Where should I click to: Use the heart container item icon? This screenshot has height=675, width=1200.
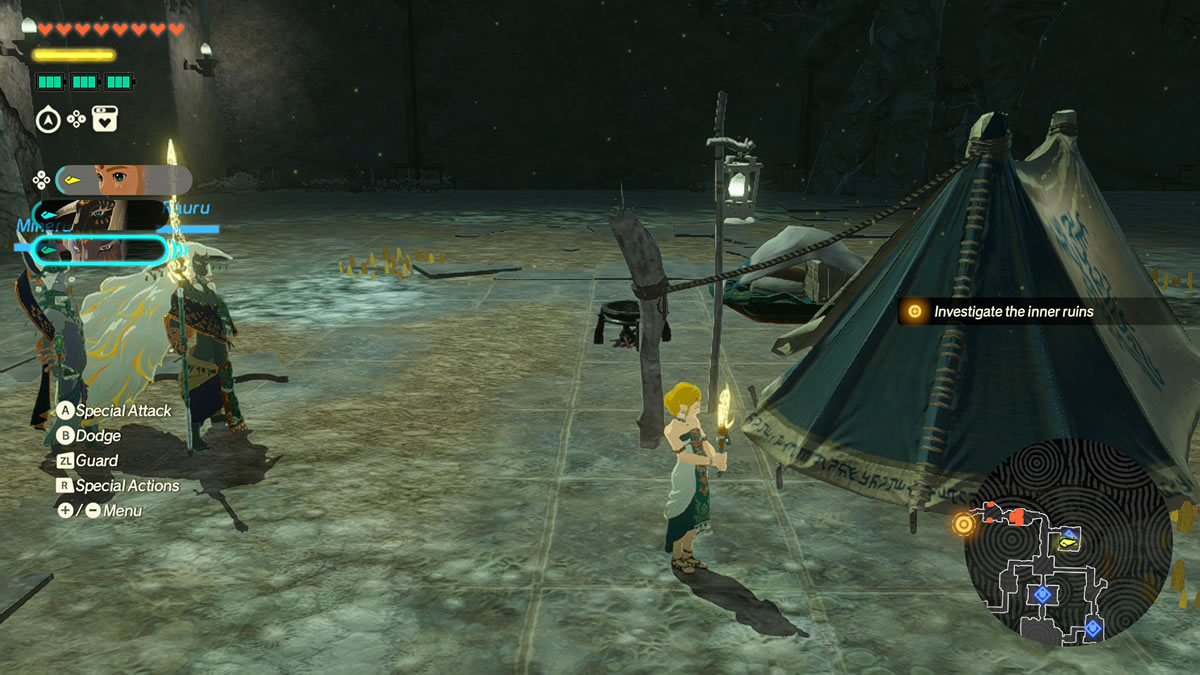105,120
